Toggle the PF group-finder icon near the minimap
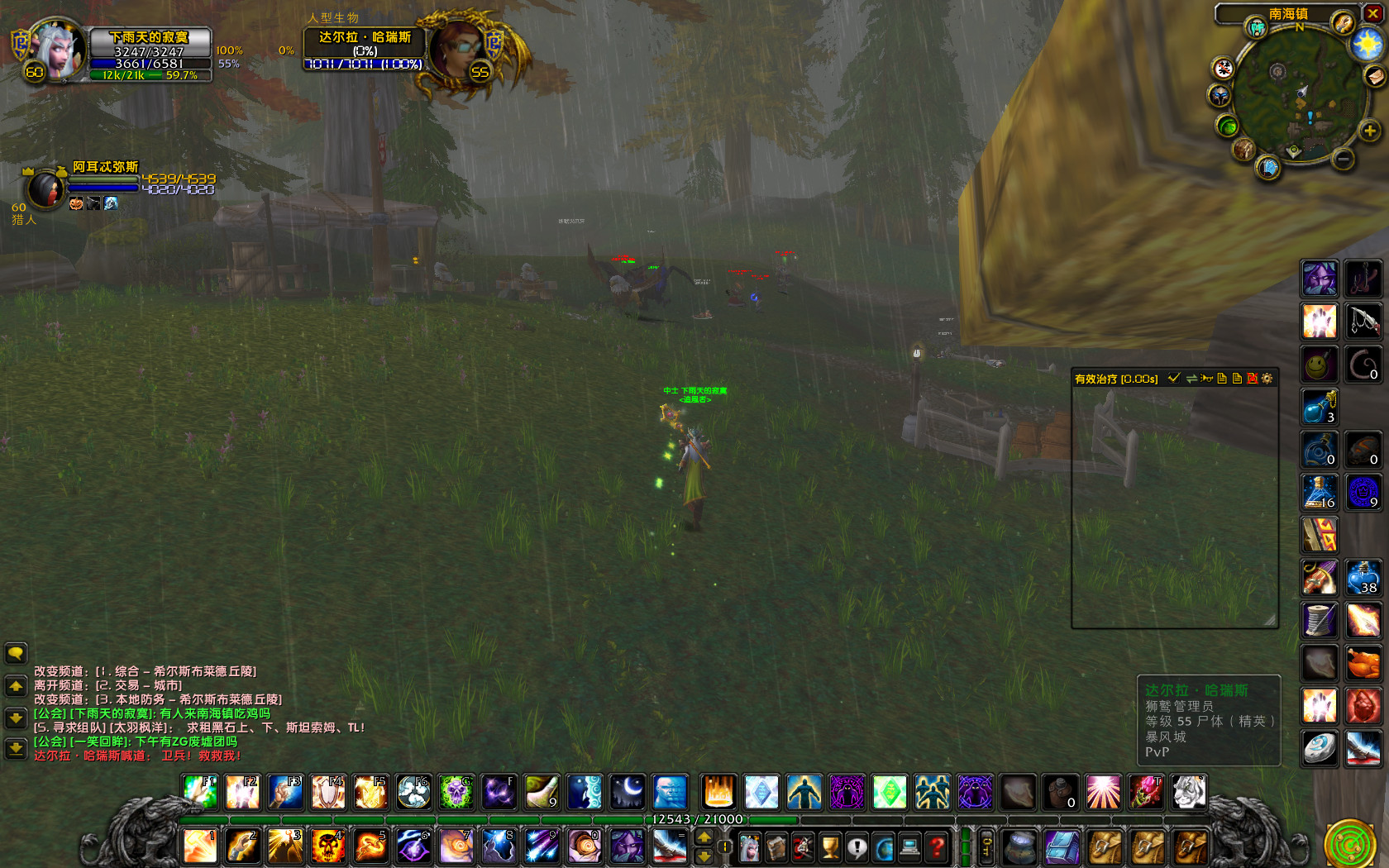The image size is (1389, 868). click(x=1257, y=28)
